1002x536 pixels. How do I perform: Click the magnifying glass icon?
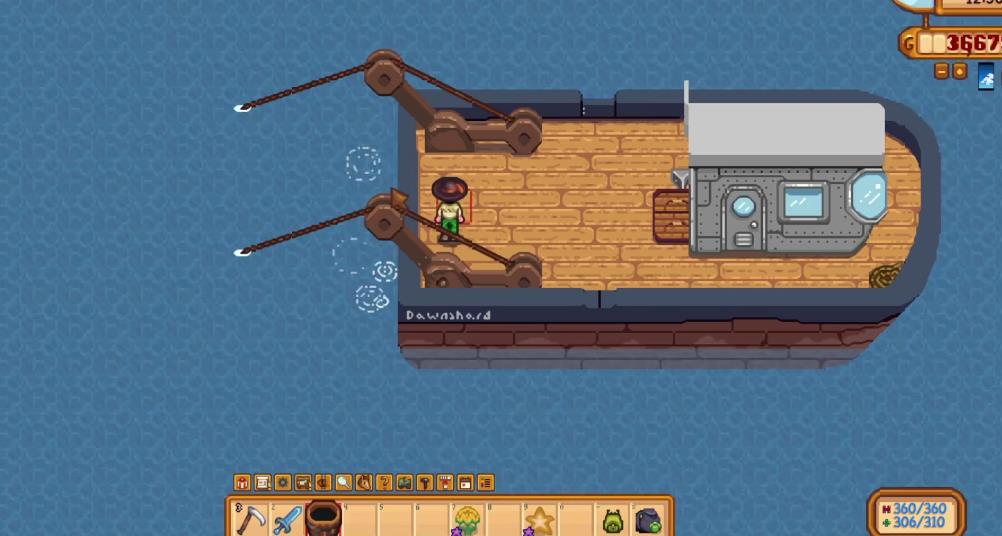[343, 483]
